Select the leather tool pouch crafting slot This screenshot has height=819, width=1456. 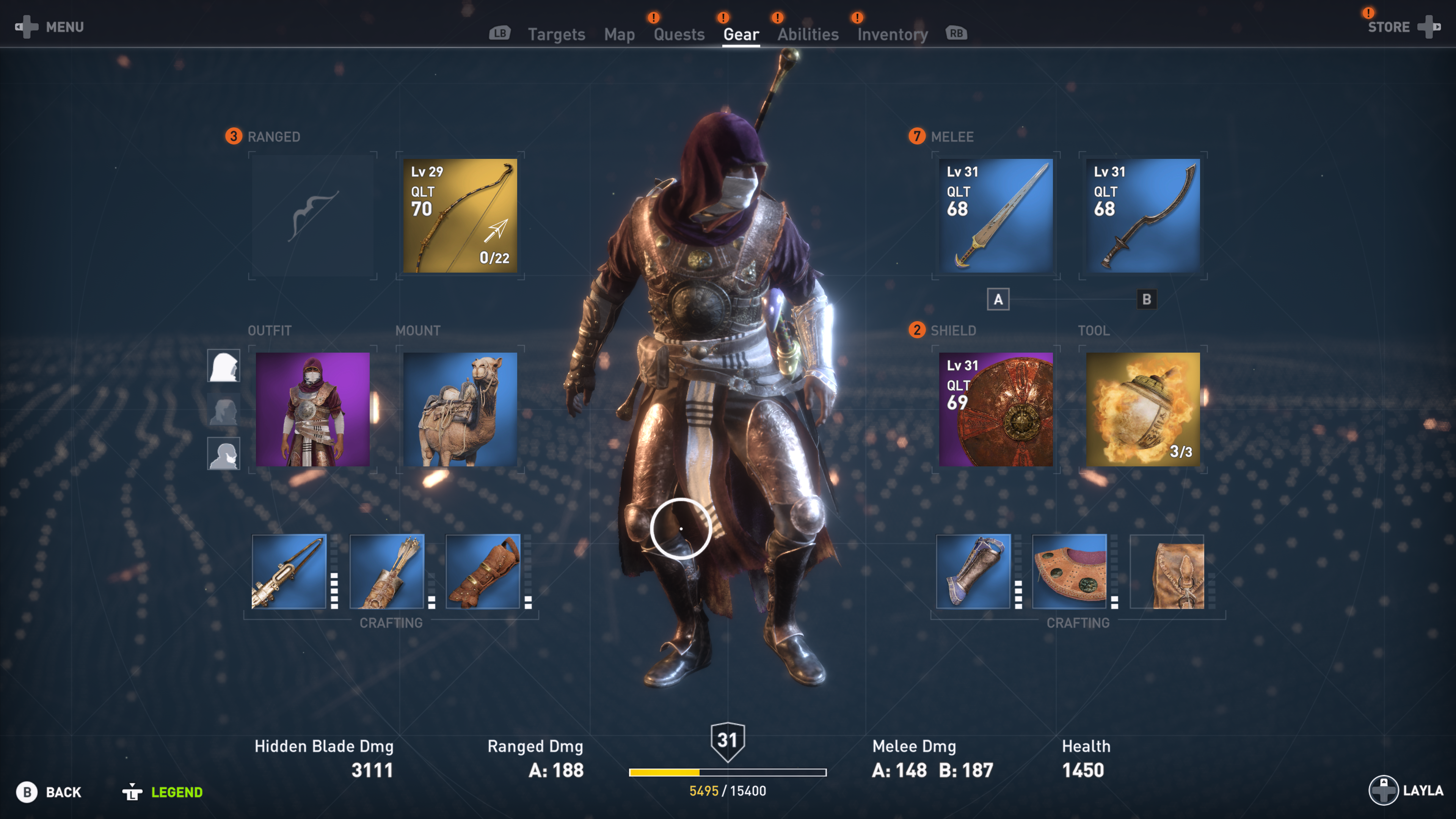pos(1167,571)
